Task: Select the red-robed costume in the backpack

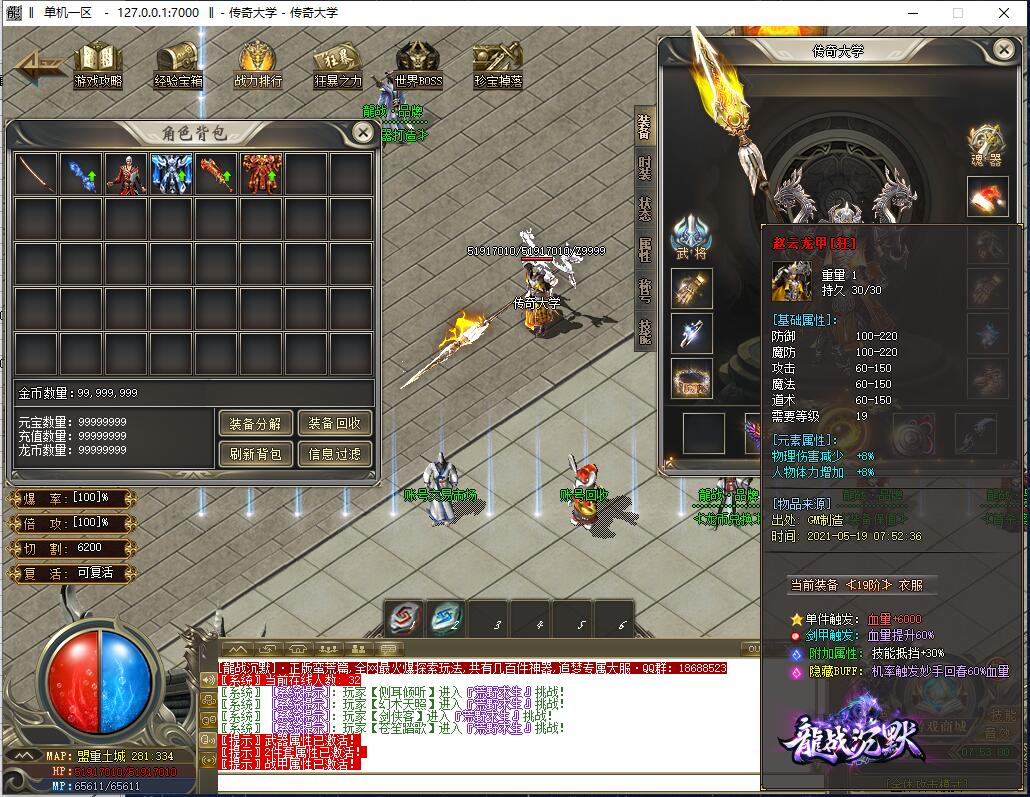Action: (126, 173)
